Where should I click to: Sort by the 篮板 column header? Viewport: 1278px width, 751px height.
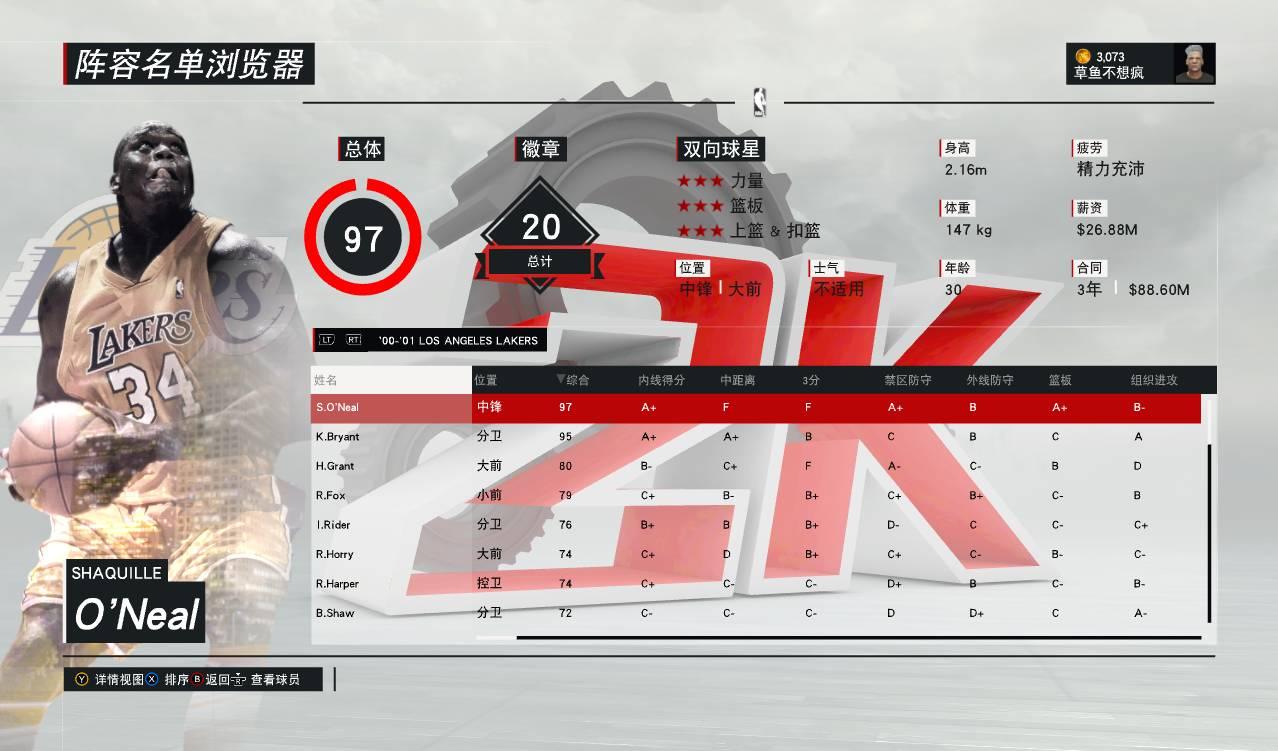[x=1060, y=380]
